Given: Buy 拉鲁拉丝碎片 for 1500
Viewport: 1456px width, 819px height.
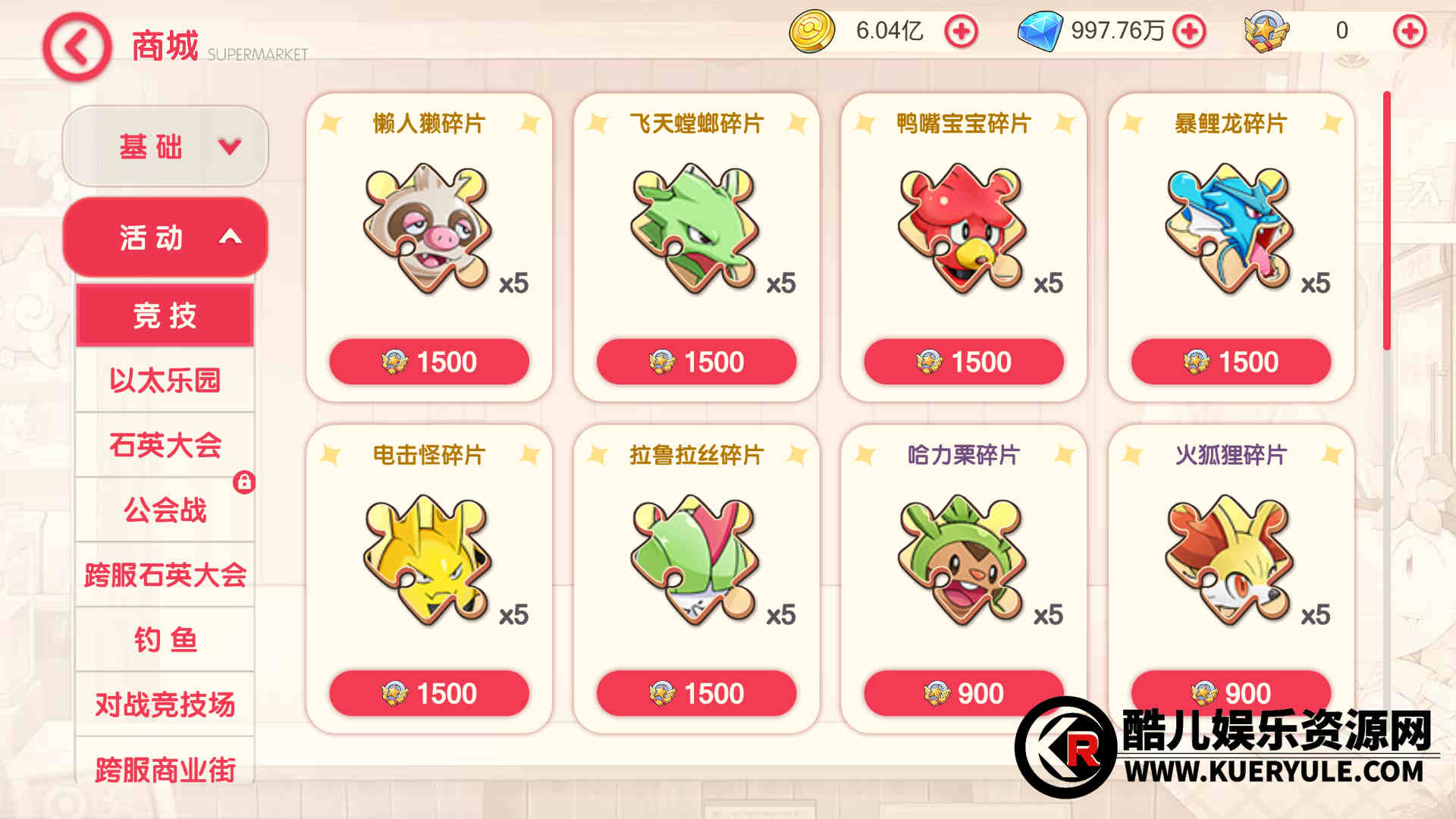Looking at the screenshot, I should tap(696, 693).
